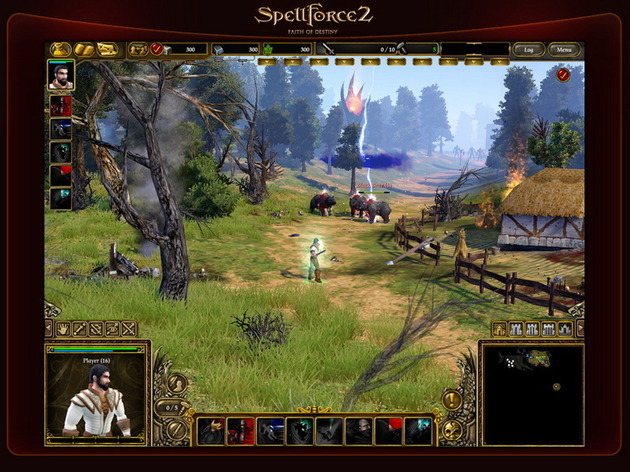Open the game Menu
Screen dimensions: 630x472
pos(564,49)
